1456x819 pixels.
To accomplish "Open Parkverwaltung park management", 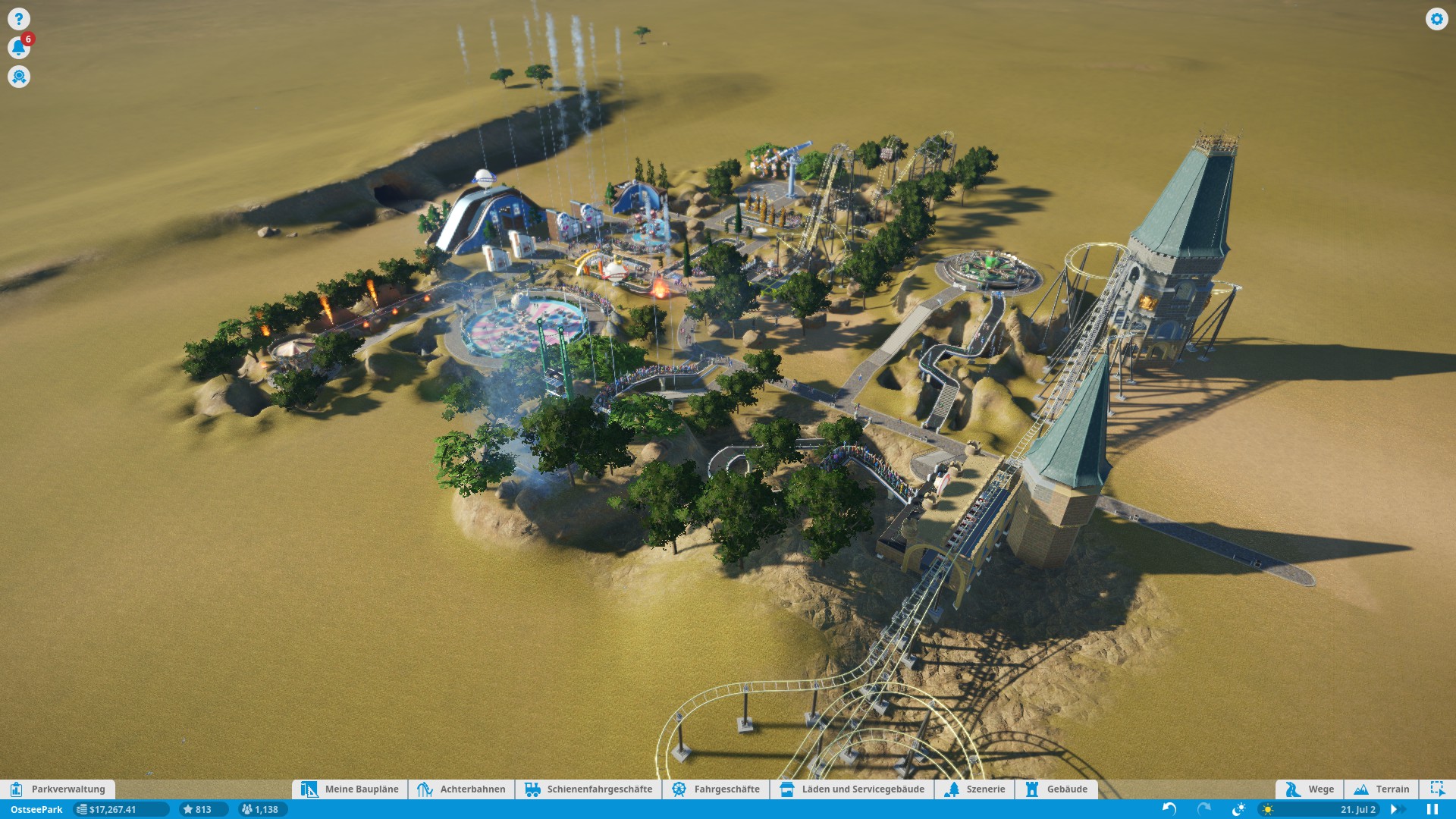I will coord(58,789).
